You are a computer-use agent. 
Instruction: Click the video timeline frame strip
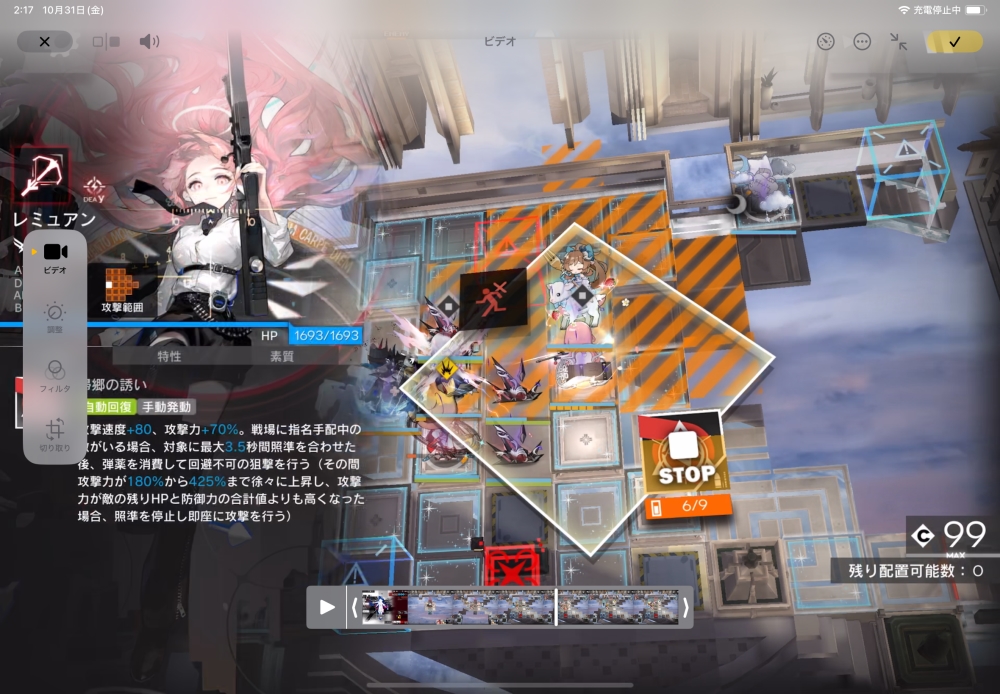tap(520, 607)
